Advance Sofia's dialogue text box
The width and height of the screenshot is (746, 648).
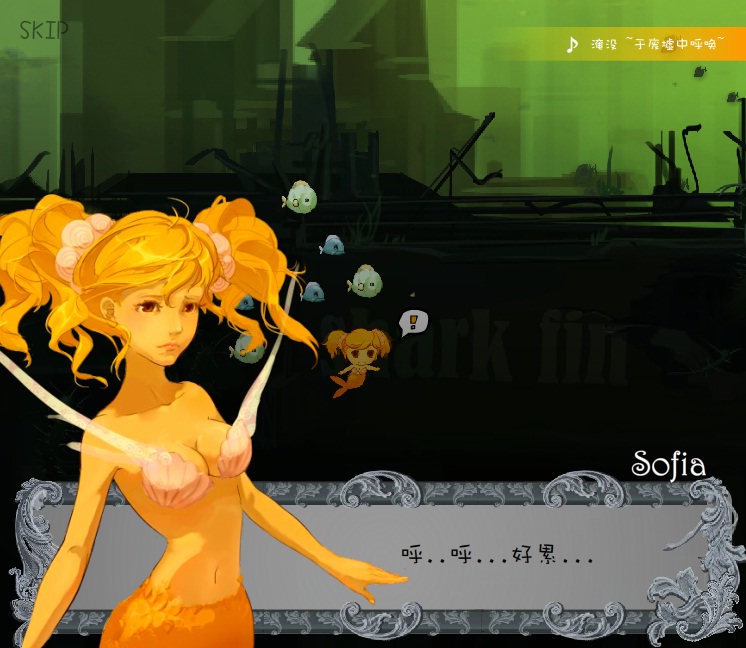pyautogui.click(x=497, y=557)
